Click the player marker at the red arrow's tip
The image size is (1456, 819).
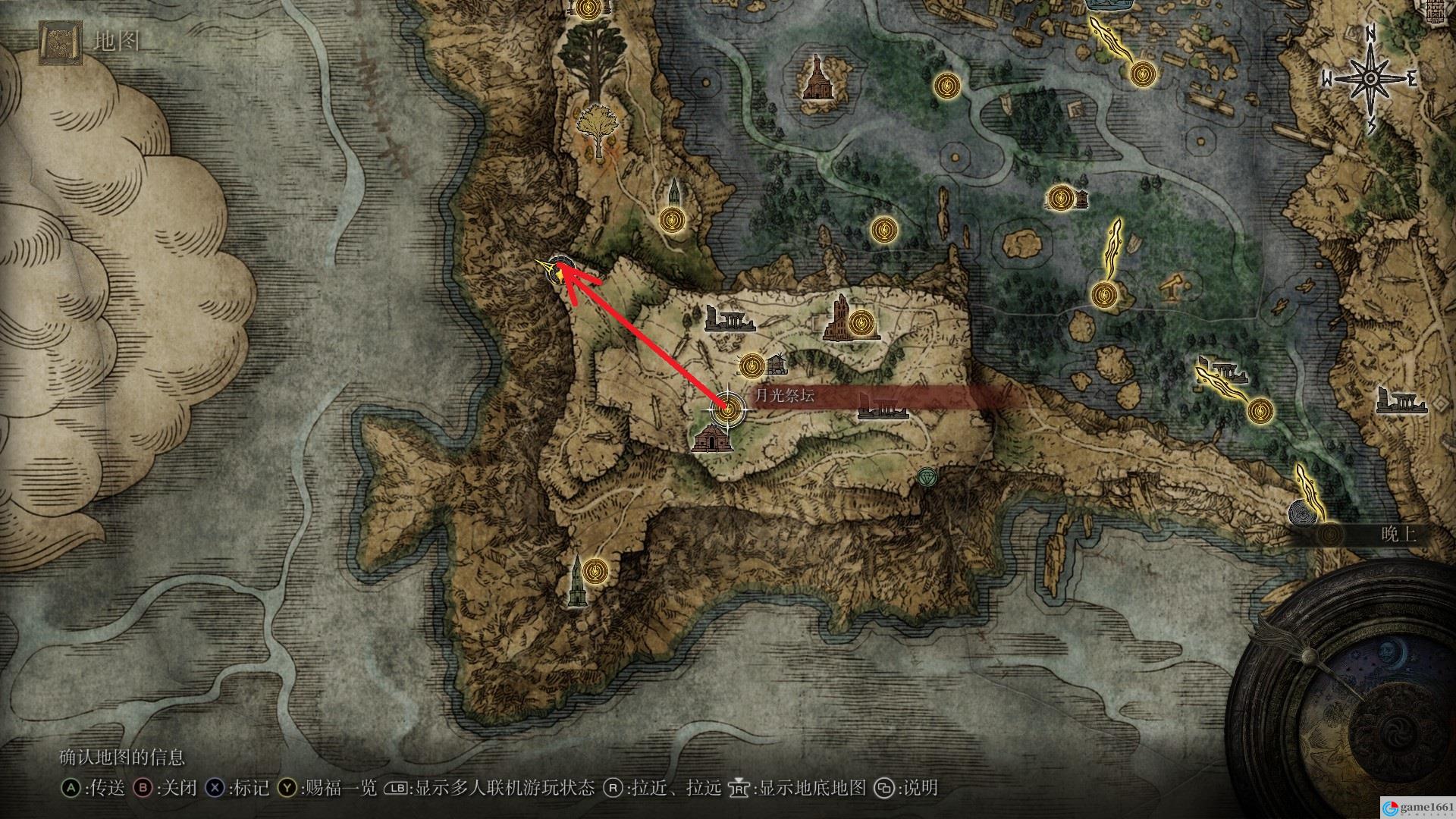(x=560, y=268)
